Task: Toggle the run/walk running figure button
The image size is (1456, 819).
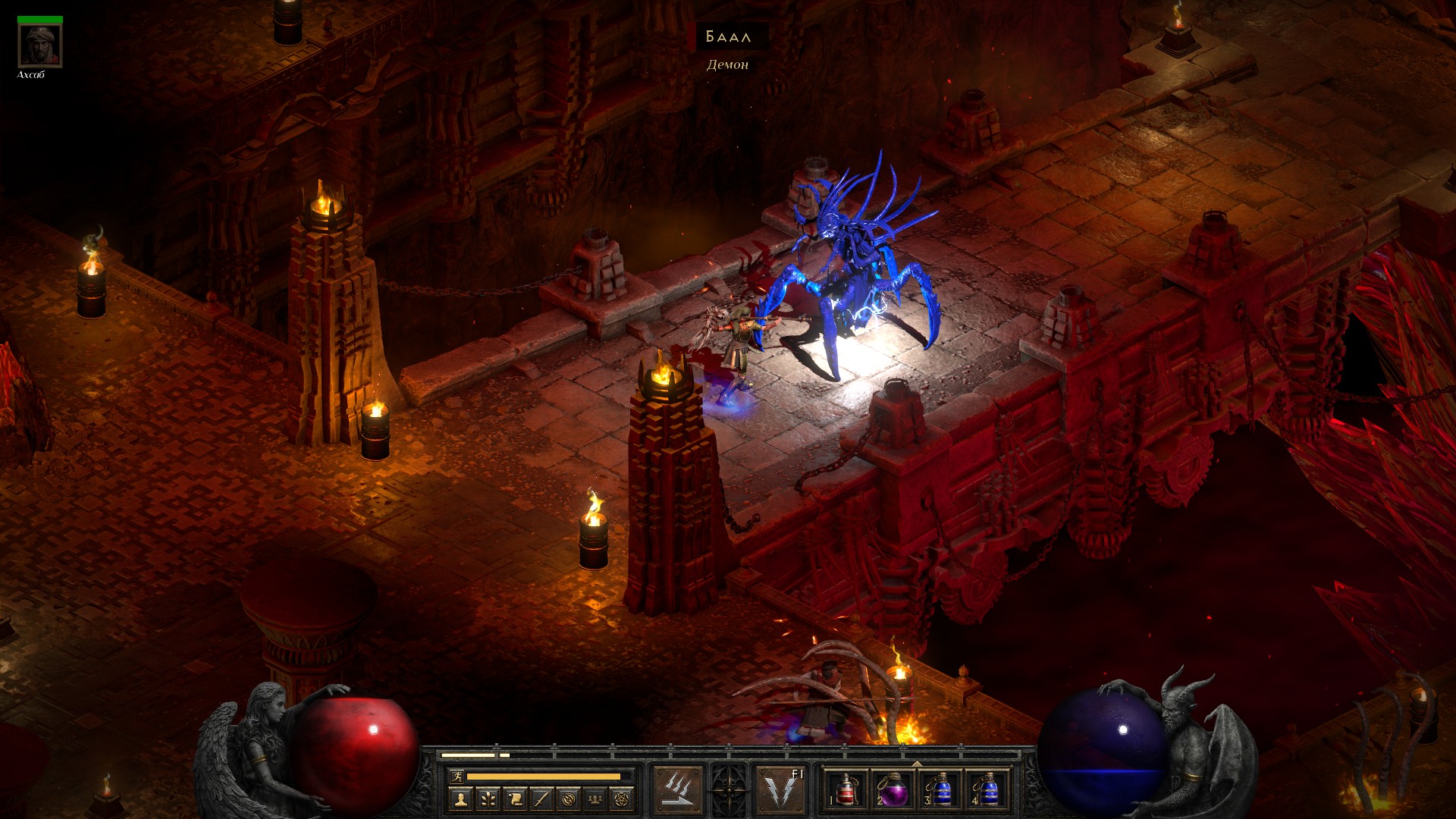Action: pyautogui.click(x=457, y=777)
